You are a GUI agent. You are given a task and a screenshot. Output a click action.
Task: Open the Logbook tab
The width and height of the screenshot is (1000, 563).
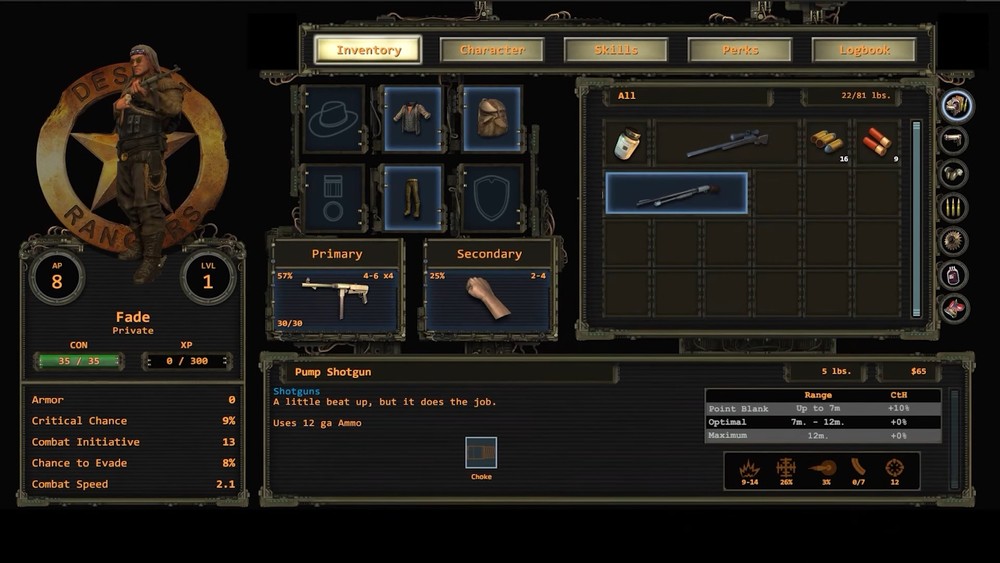(x=864, y=50)
